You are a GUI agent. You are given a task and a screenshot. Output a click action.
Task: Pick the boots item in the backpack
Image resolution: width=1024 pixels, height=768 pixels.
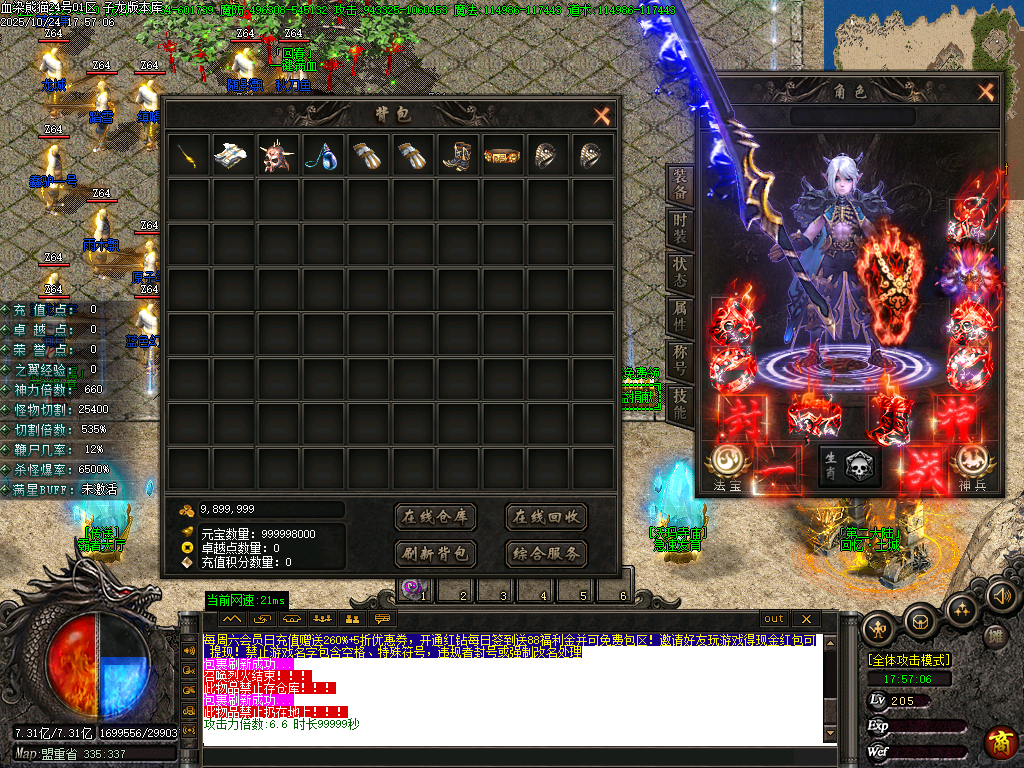click(458, 156)
